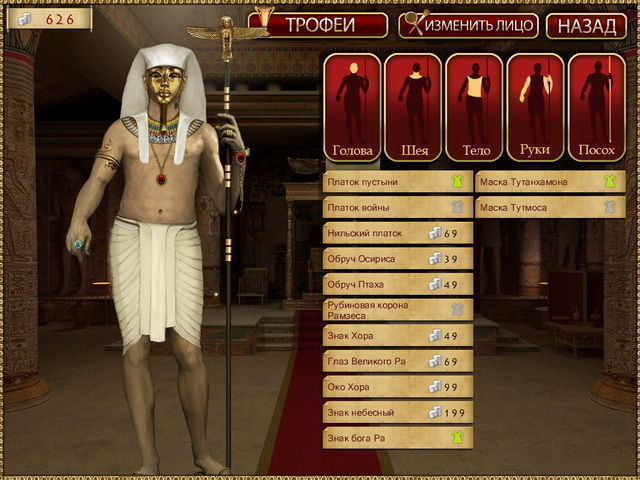This screenshot has width=640, height=480.
Task: Select the Око Хора item
Action: (x=398, y=386)
